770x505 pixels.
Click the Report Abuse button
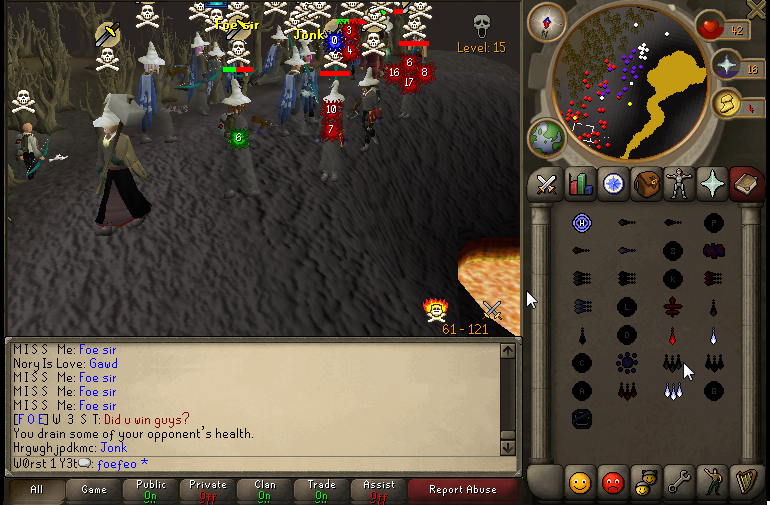pos(461,489)
